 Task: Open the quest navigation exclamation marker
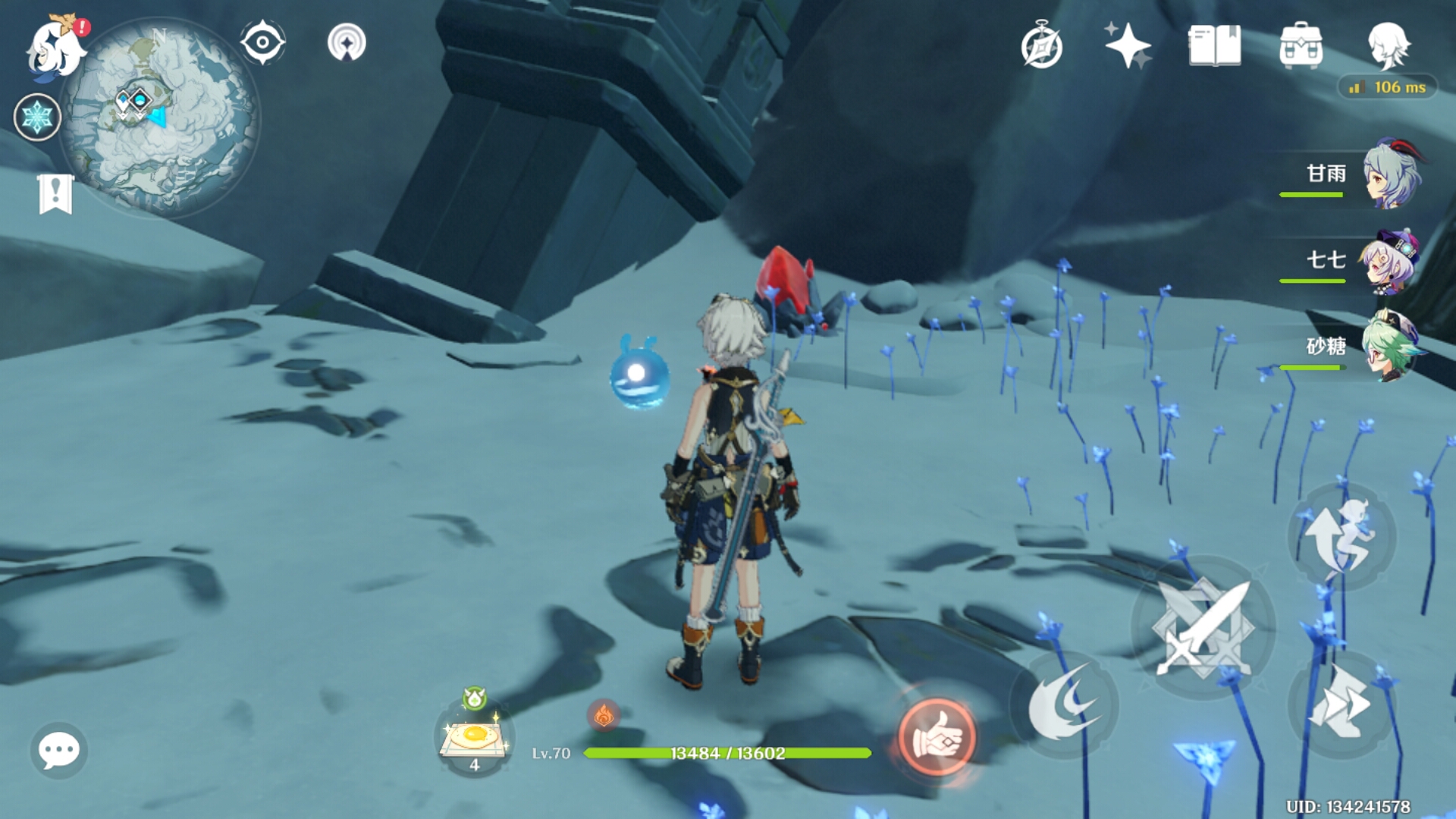click(x=55, y=194)
